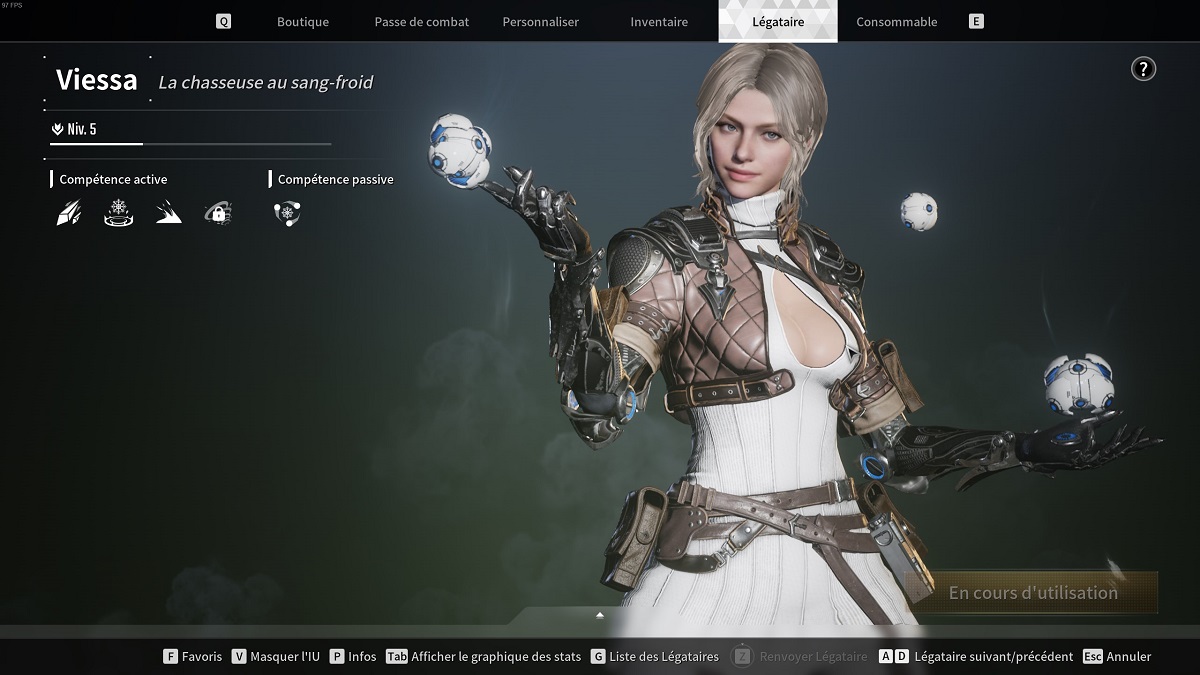Image resolution: width=1200 pixels, height=675 pixels.
Task: Show the stats graph via Afficher le graphique
Action: point(484,657)
